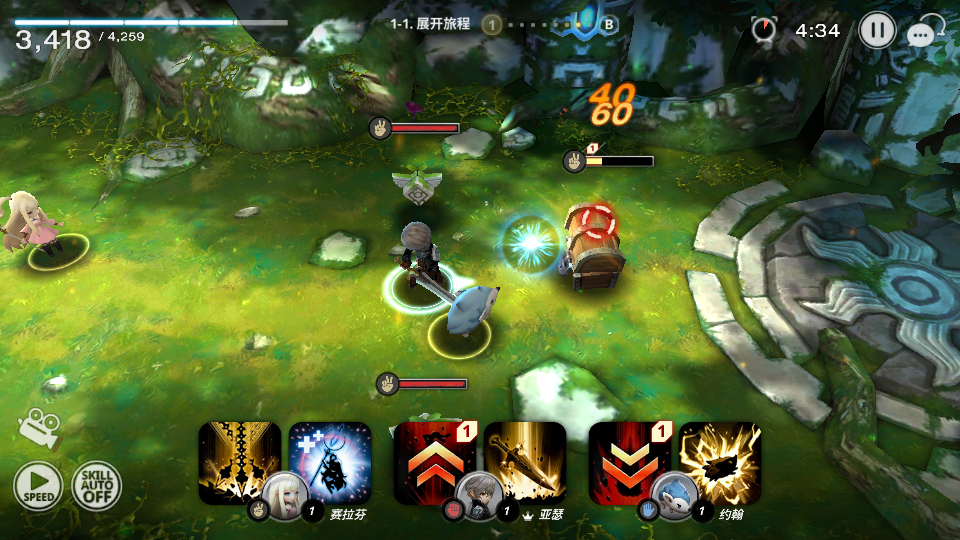Activate 赛拉芬's golden burst skill
Screen dimensions: 960x540
pos(238,455)
